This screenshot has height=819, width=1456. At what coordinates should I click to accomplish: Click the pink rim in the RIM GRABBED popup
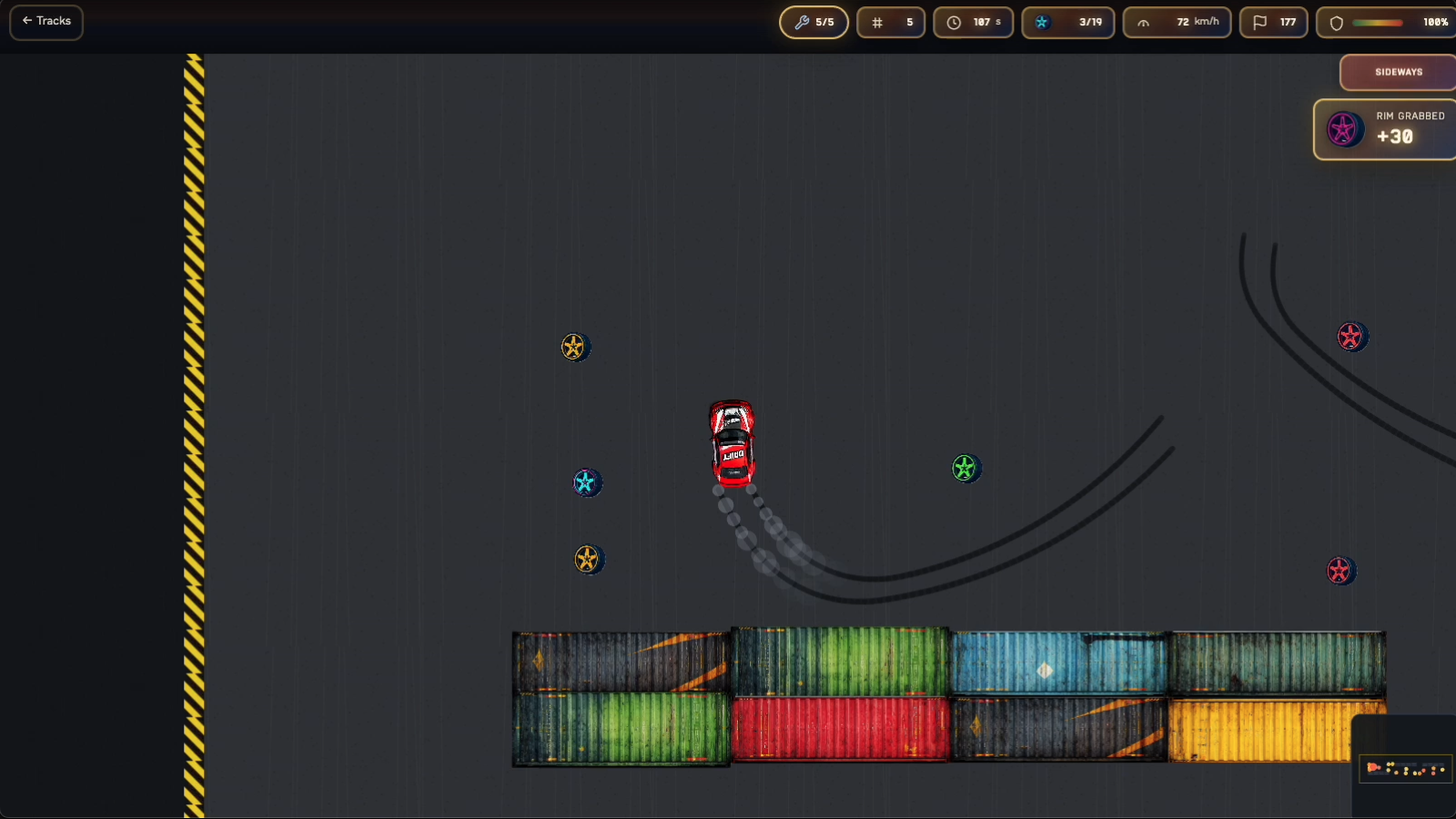coord(1343,128)
